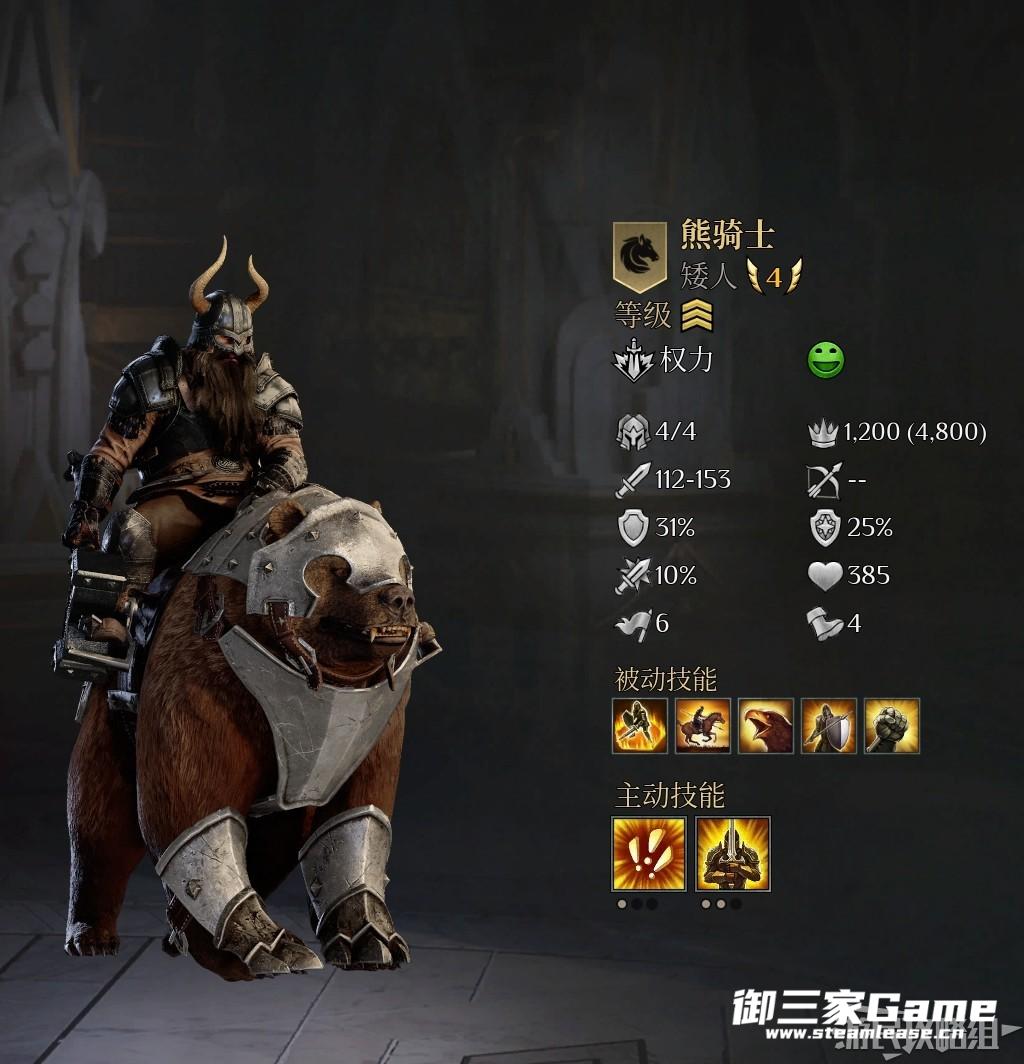Viewport: 1024px width, 1064px height.
Task: Show the 权力 faction emblem details
Action: coord(633,361)
